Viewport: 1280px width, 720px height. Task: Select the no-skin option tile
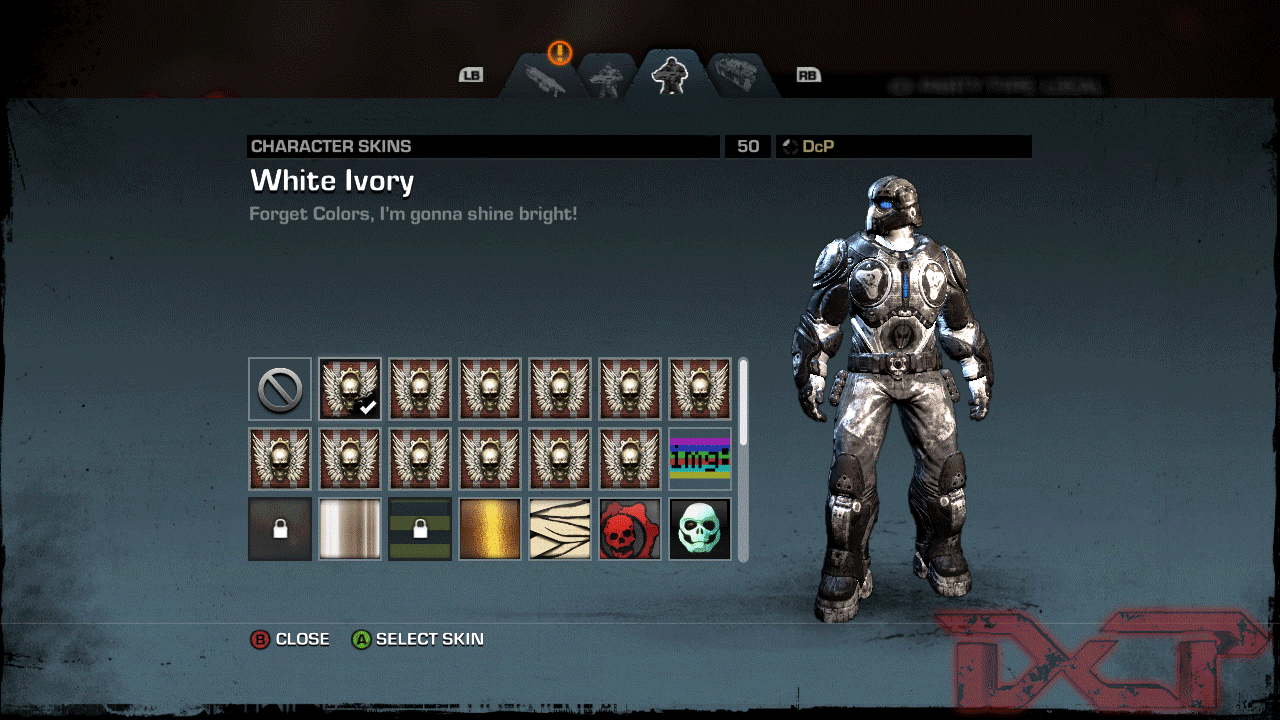tap(280, 389)
